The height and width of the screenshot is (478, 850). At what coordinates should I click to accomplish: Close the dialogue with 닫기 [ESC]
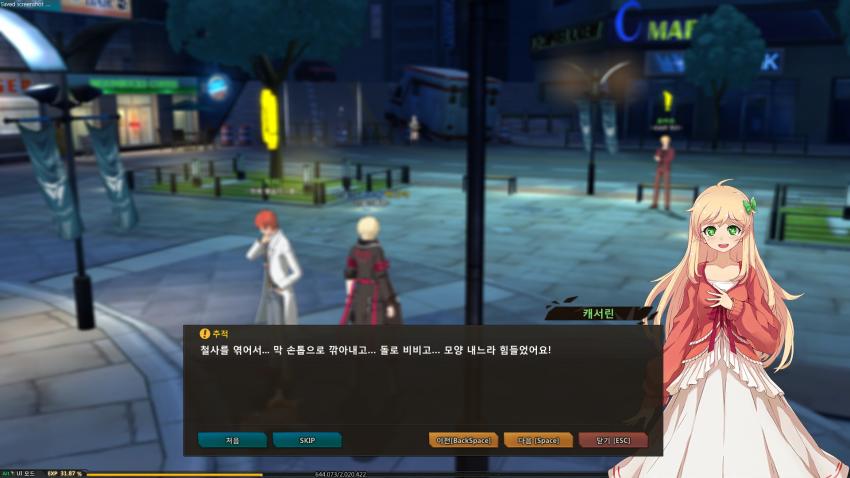click(613, 440)
